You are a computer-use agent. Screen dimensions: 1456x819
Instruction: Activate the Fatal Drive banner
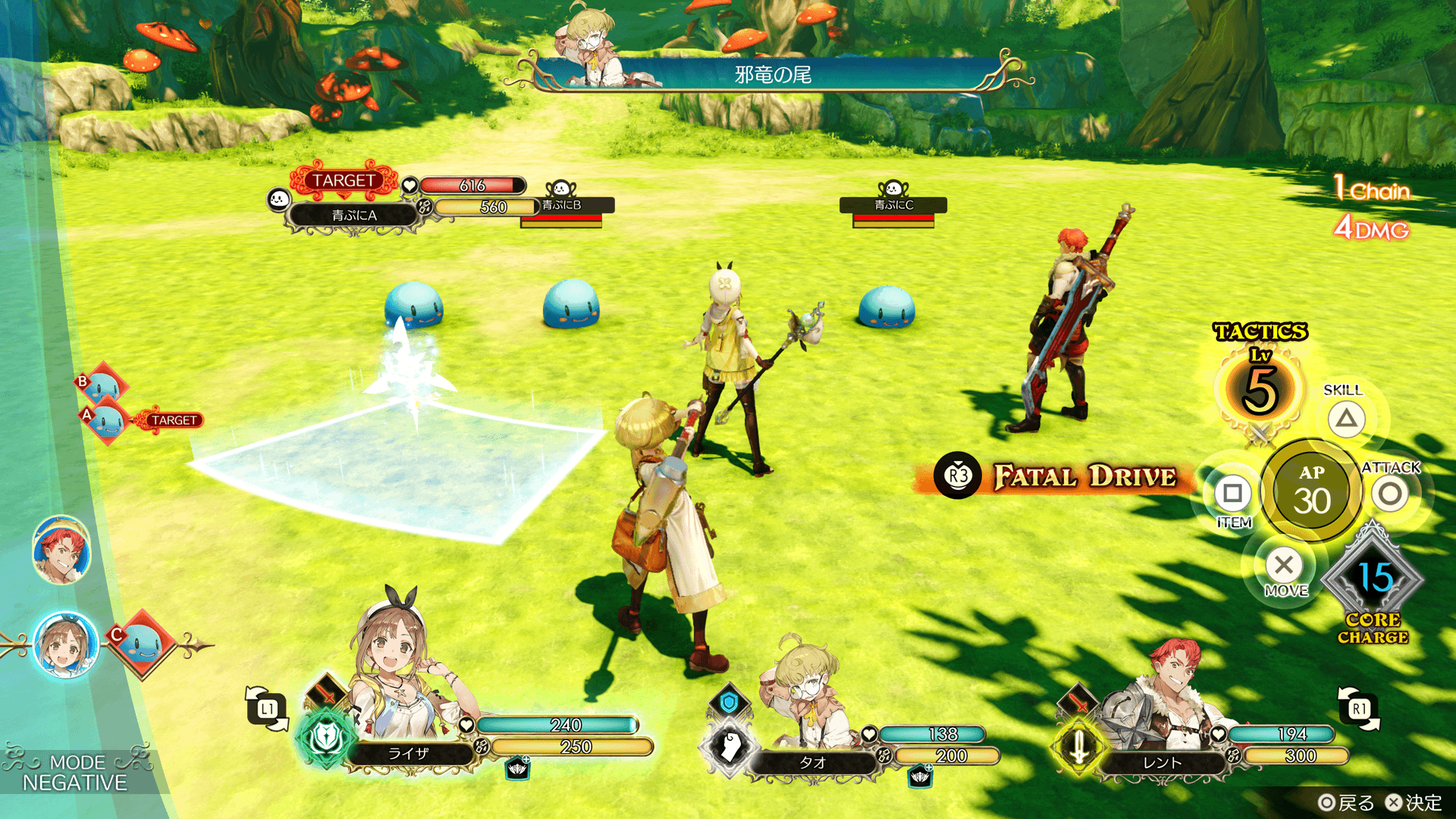(x=1062, y=476)
